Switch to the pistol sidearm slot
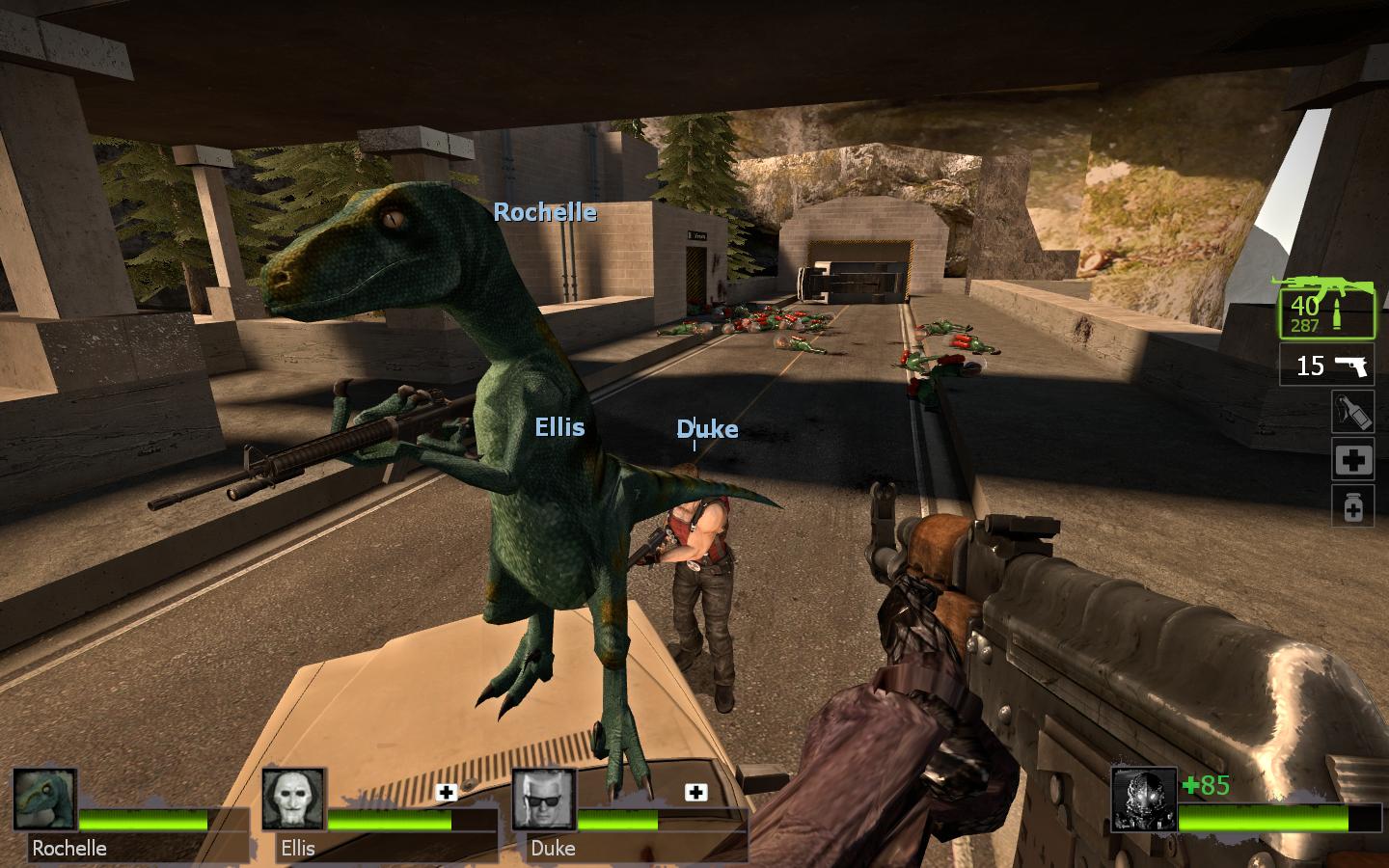The width and height of the screenshot is (1389, 868). pos(1326,366)
